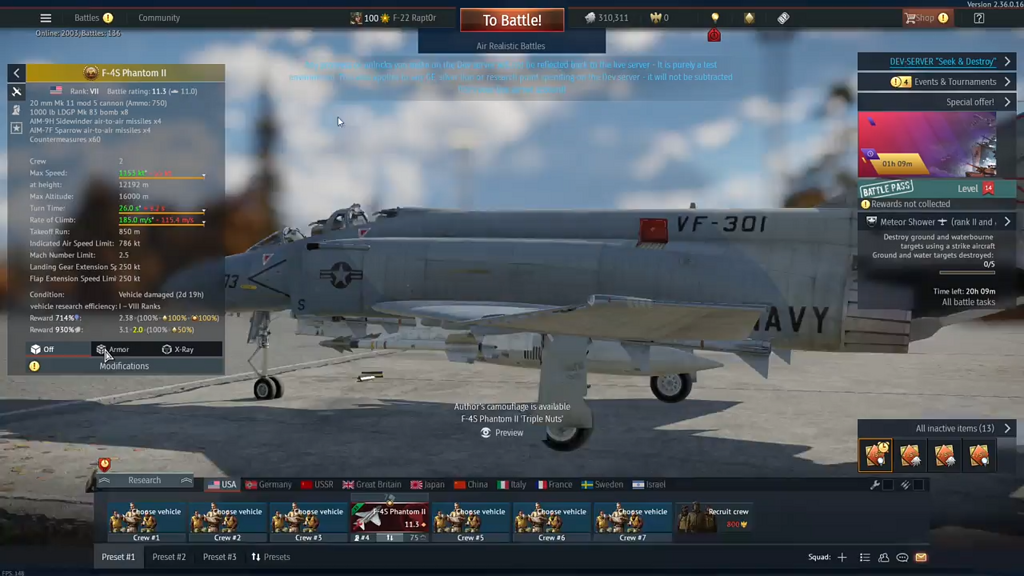Toggle the Armor view mode

coord(113,349)
